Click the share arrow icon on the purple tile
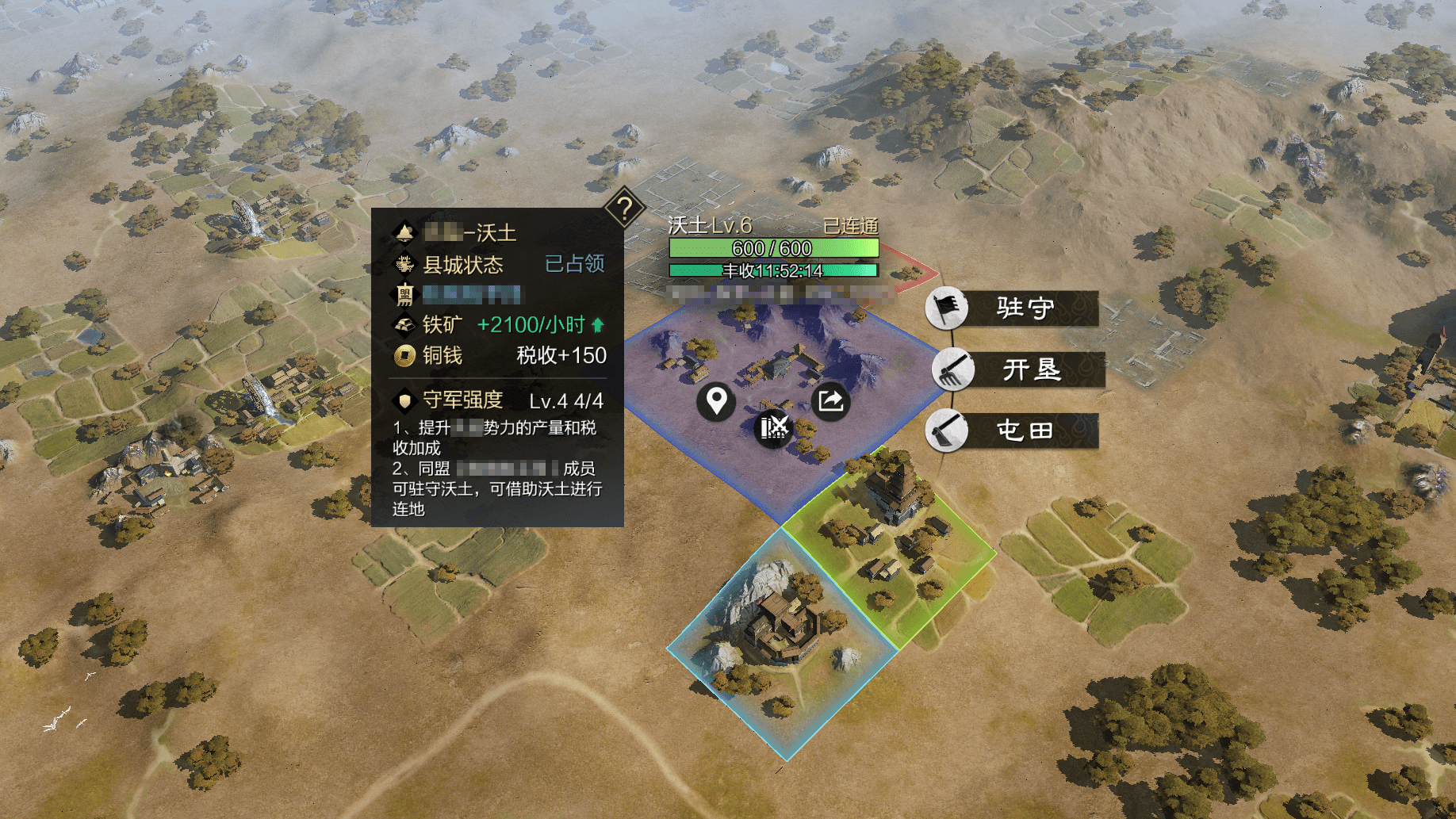This screenshot has height=819, width=1456. click(830, 402)
